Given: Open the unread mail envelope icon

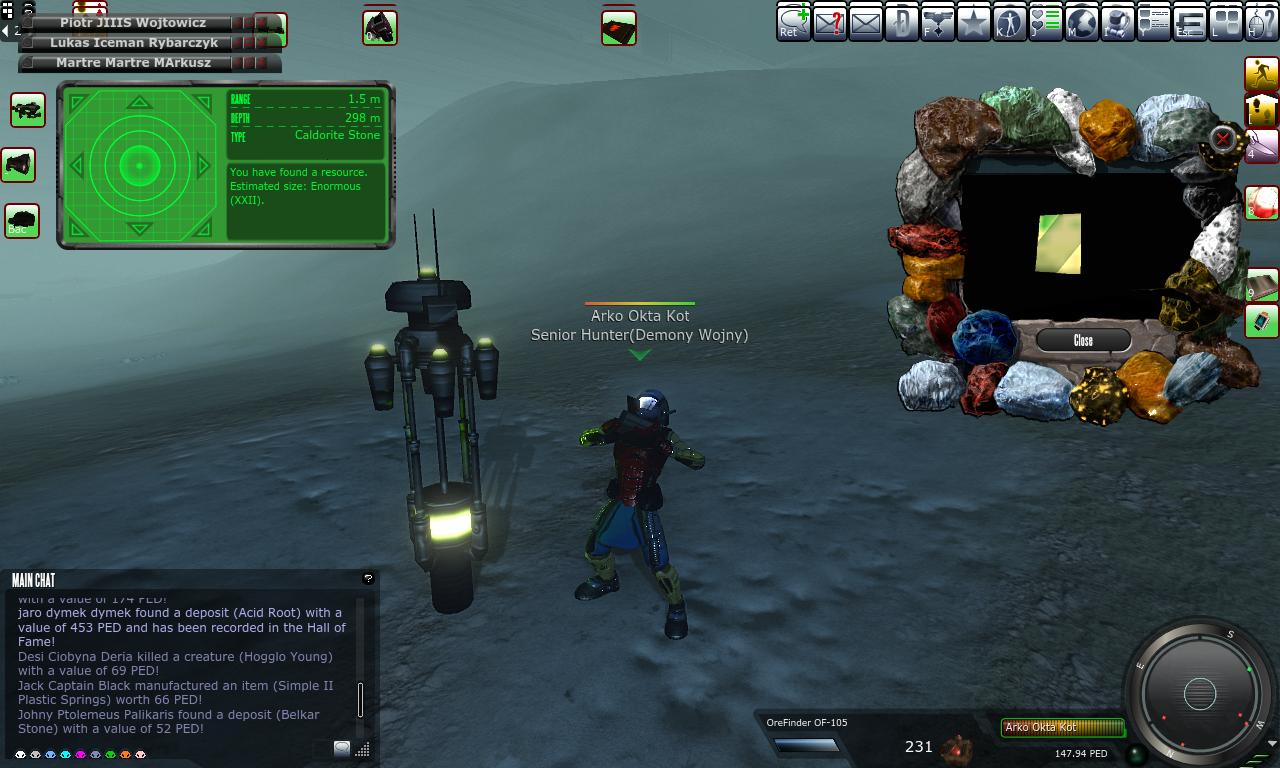Looking at the screenshot, I should point(866,22).
